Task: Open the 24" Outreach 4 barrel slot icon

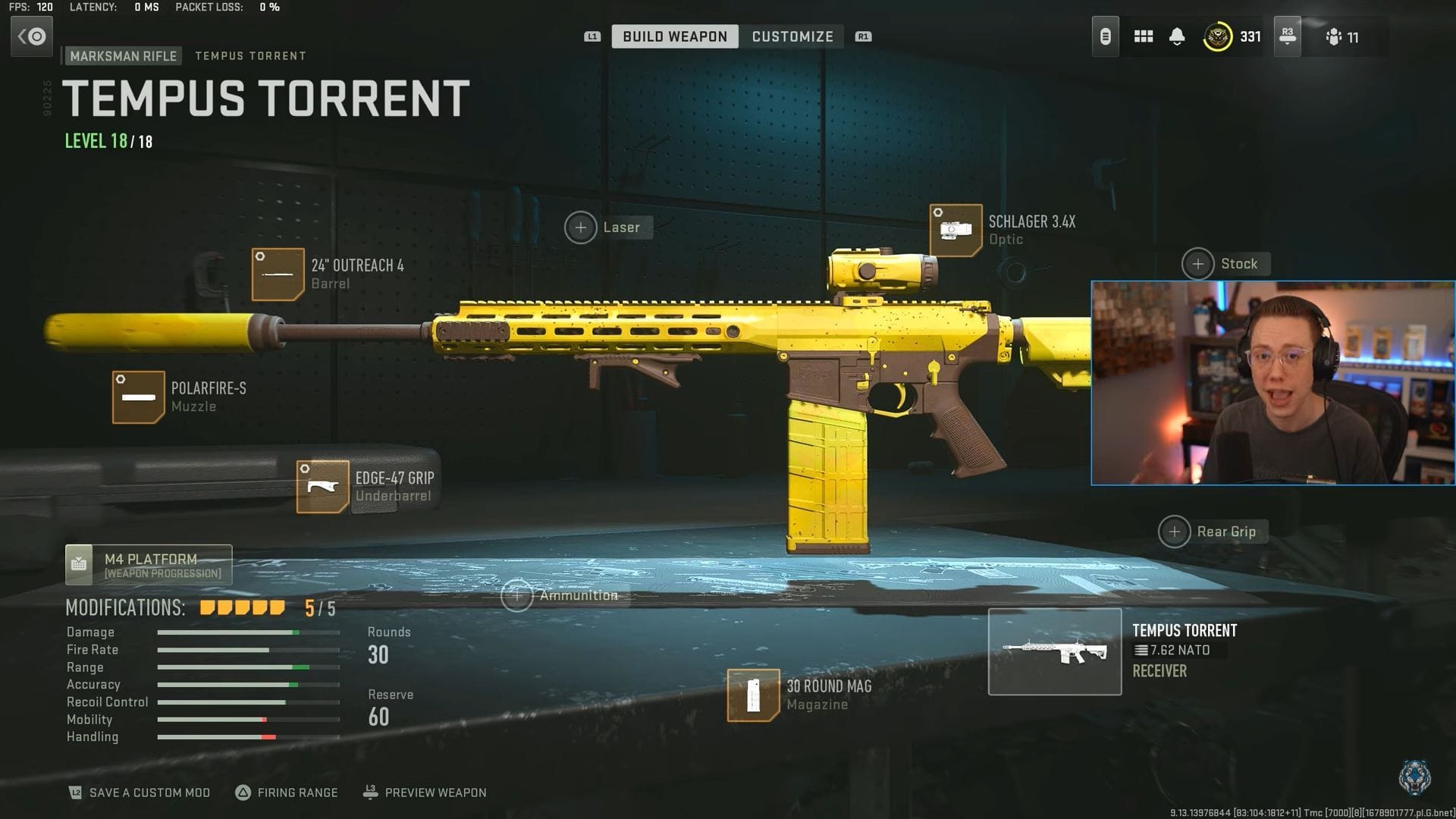Action: tap(278, 274)
